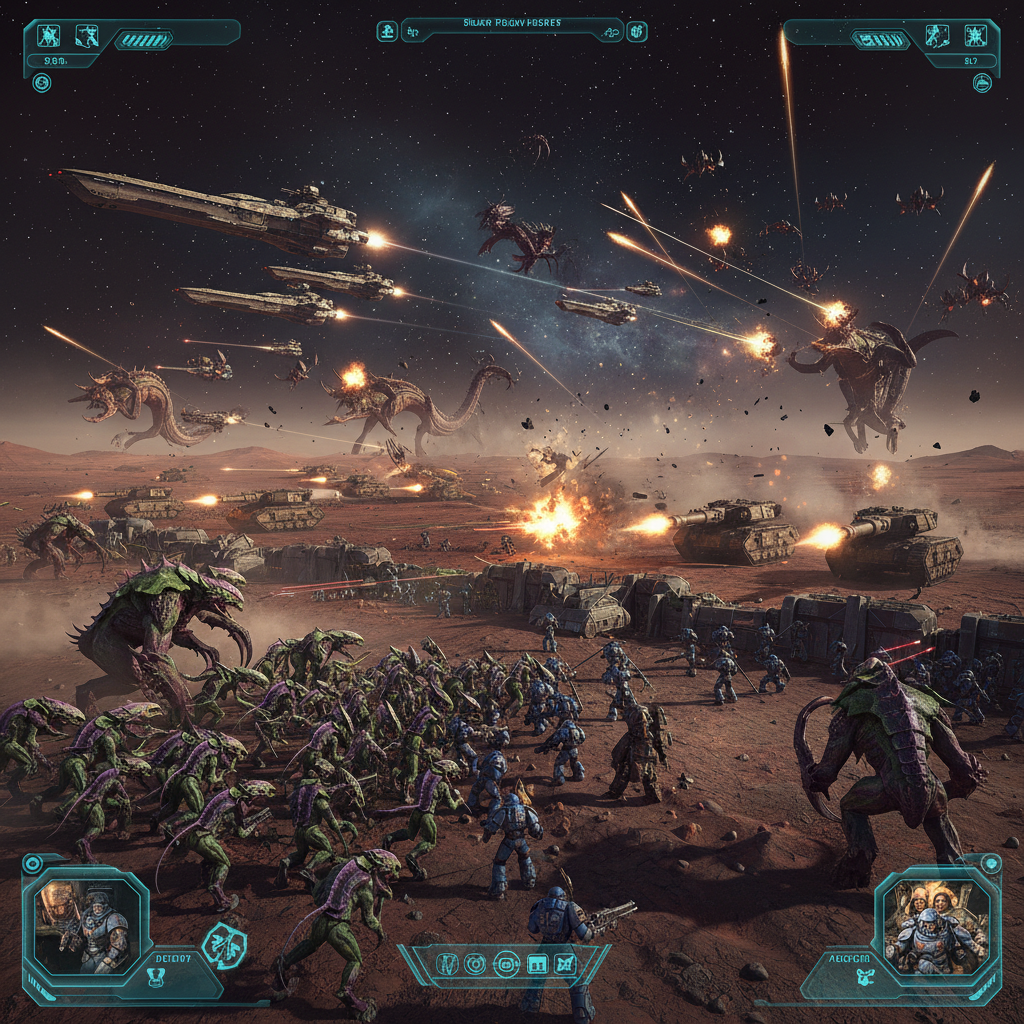Image resolution: width=1024 pixels, height=1024 pixels.
Task: Select the outermost faction icon in the top-right panel
Action: [975, 37]
